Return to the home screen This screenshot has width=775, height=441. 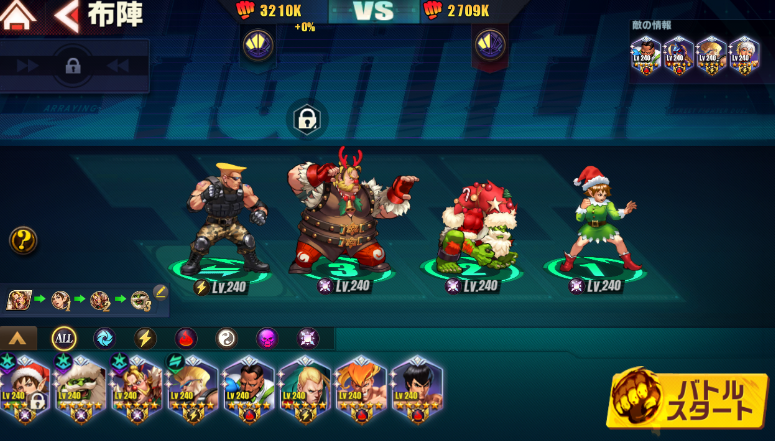(x=20, y=15)
